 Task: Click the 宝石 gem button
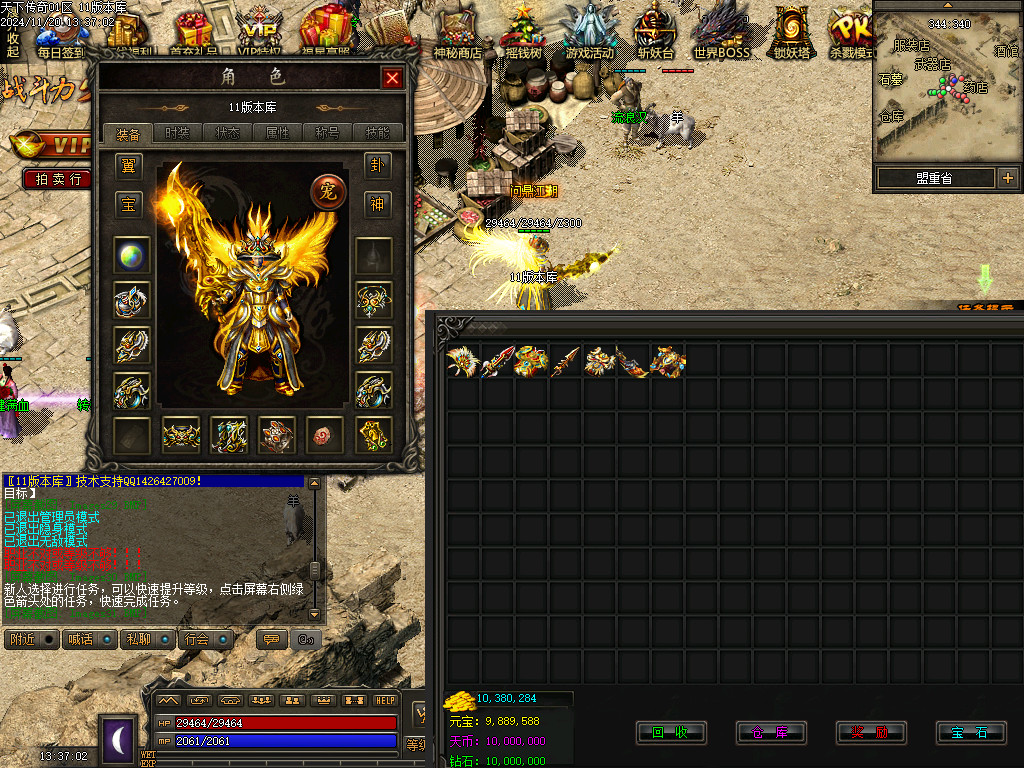(x=971, y=733)
